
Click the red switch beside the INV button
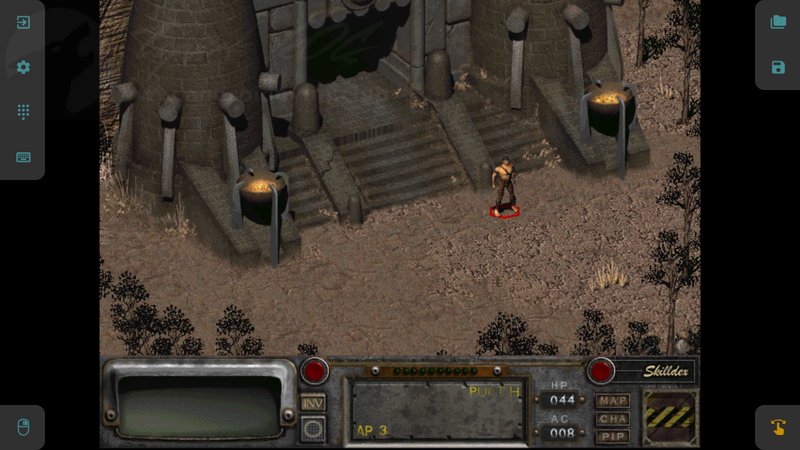(315, 371)
